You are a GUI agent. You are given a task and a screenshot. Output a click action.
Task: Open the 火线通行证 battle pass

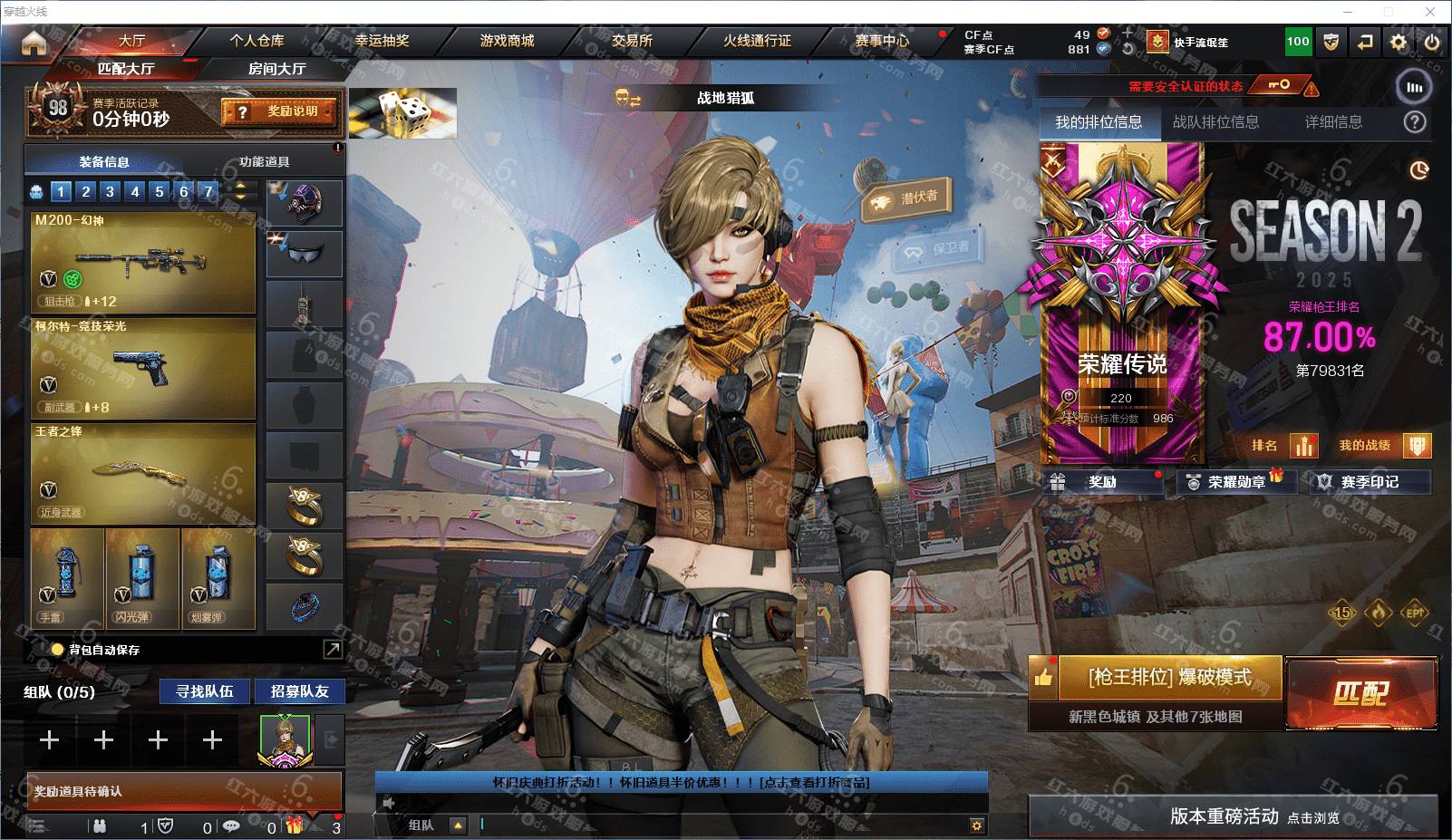click(757, 41)
